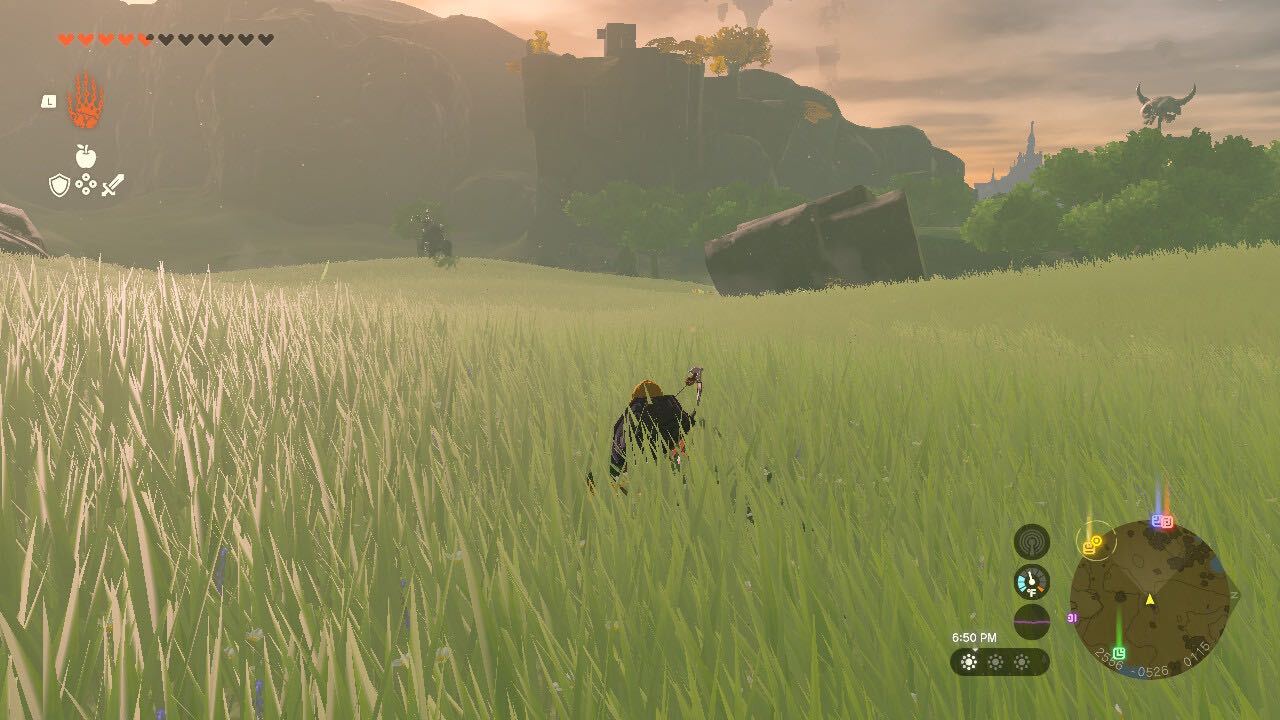This screenshot has height=720, width=1280.
Task: Select the current weather sun icon
Action: pyautogui.click(x=969, y=661)
